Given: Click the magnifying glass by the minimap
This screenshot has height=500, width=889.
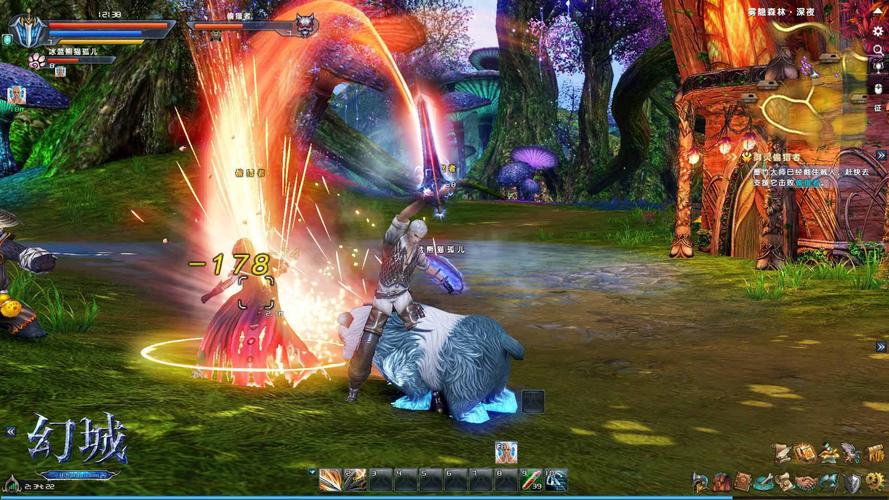Looking at the screenshot, I should pyautogui.click(x=878, y=50).
